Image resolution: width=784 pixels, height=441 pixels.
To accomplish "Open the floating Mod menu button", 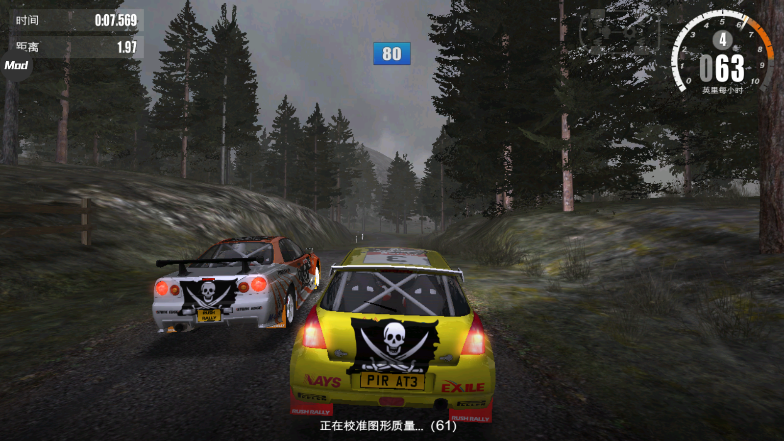I will [15, 65].
